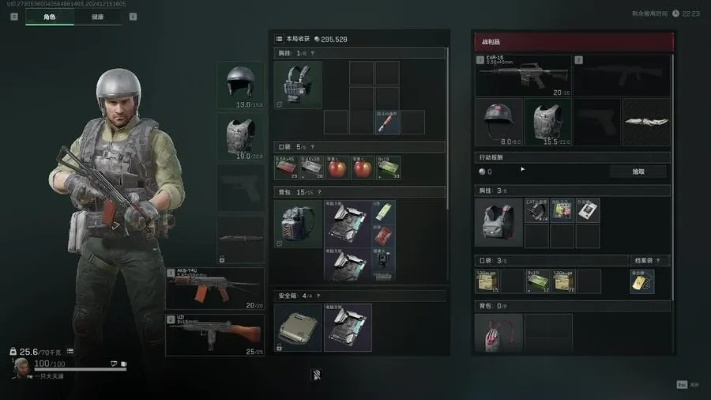
Task: Select the equipped backpack icon
Action: tap(298, 223)
